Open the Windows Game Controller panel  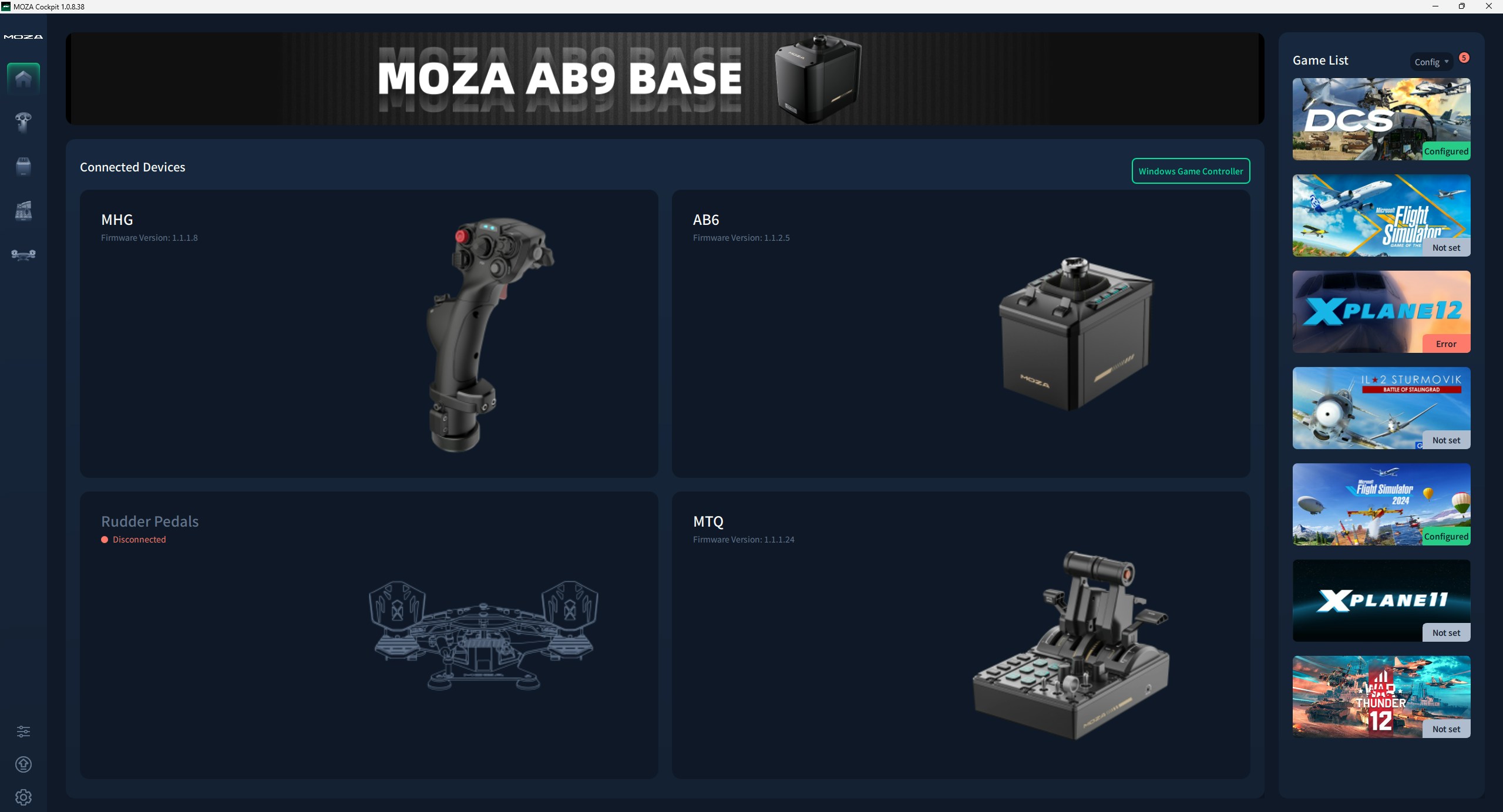point(1191,171)
